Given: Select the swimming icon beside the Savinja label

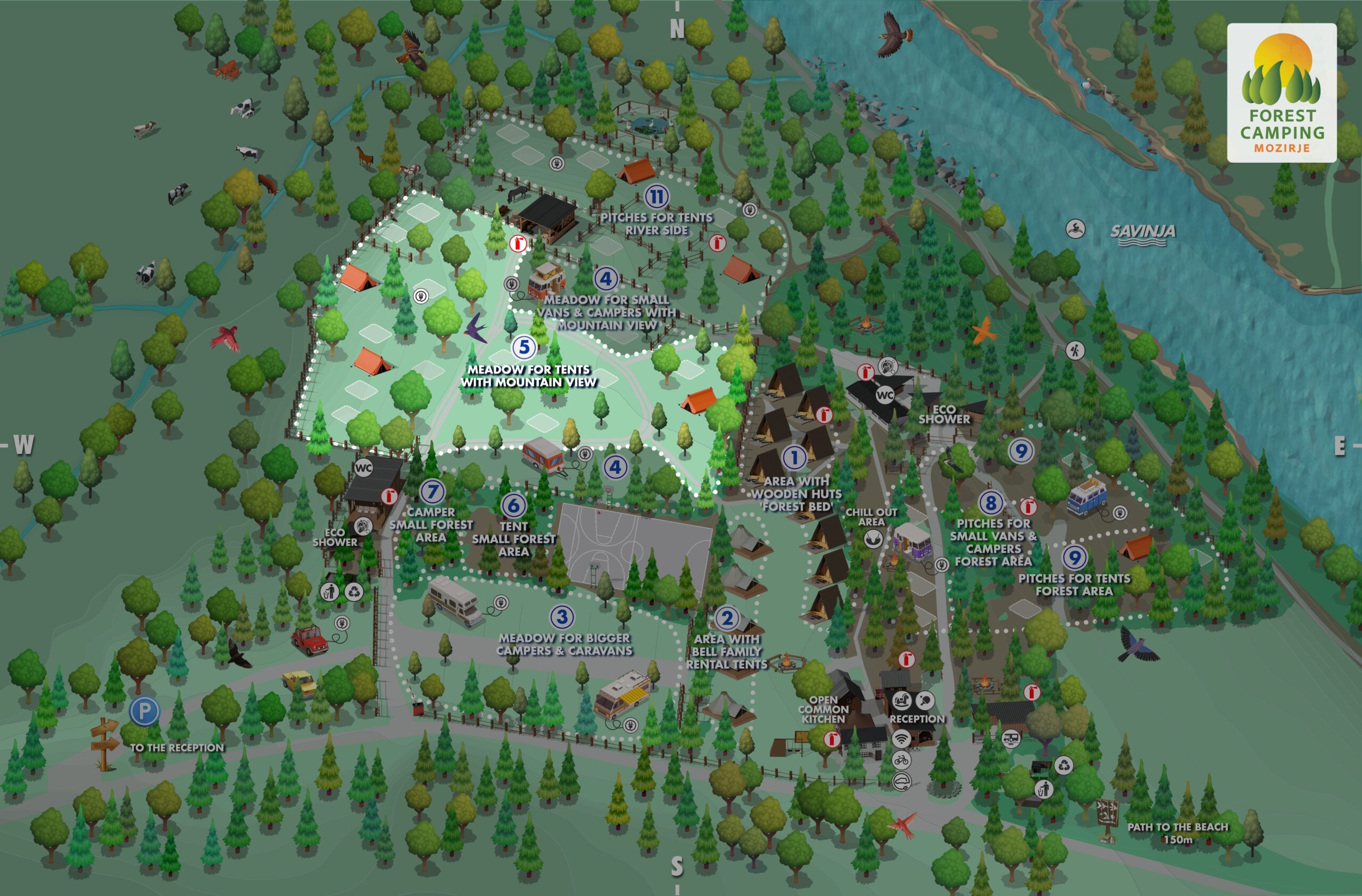Looking at the screenshot, I should [x=1075, y=229].
